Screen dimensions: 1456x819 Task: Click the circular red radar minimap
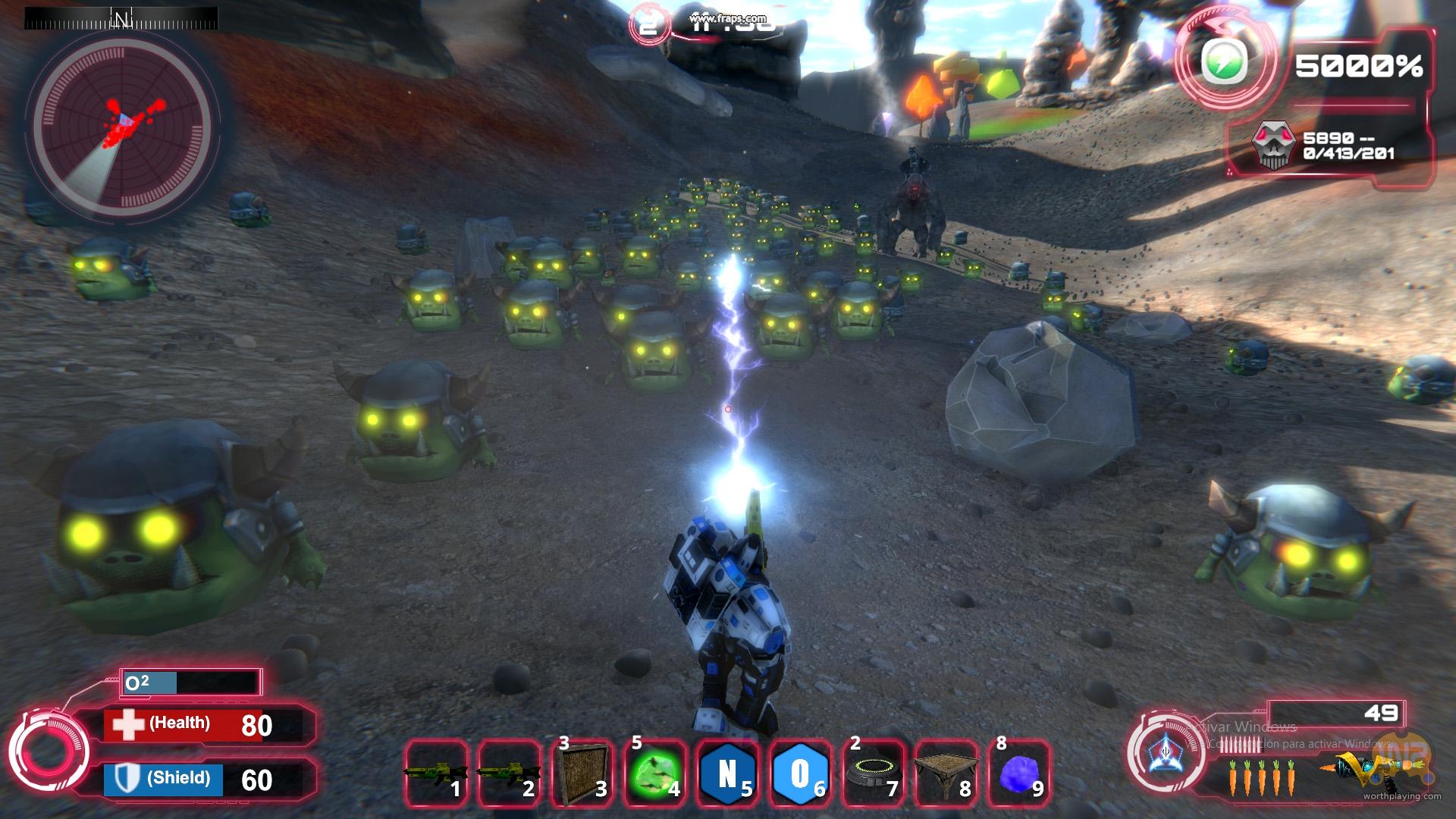pos(121,125)
